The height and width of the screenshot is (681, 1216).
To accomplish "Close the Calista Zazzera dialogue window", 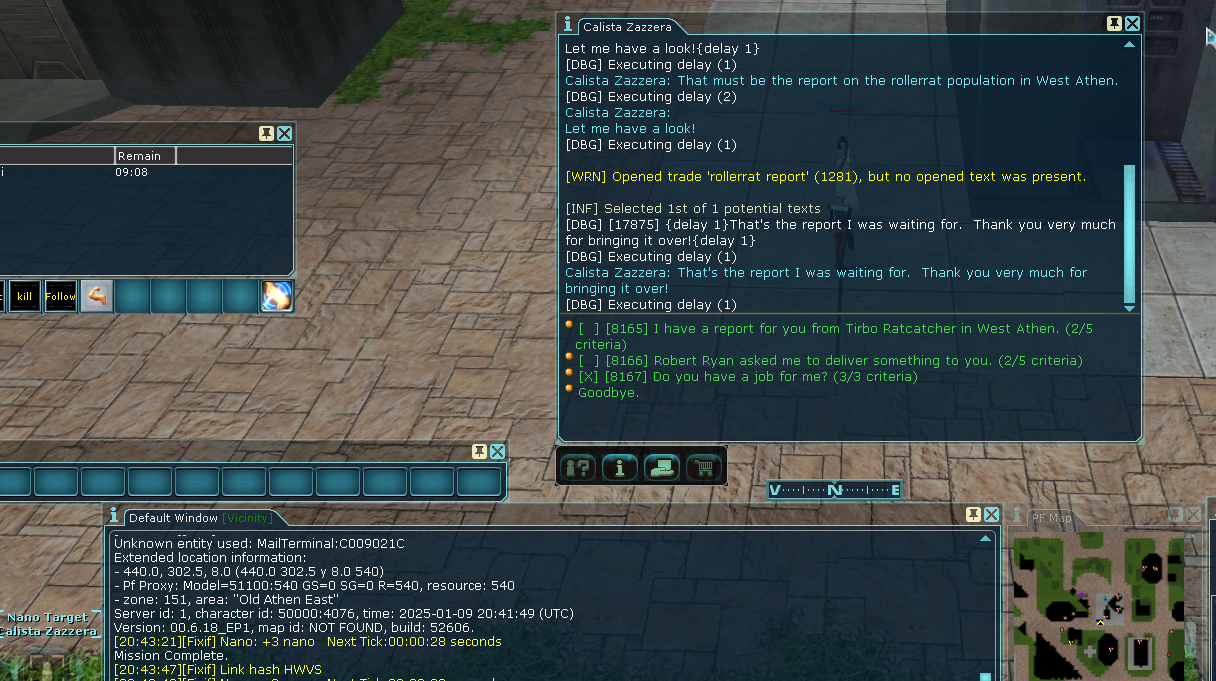I will [x=1132, y=24].
